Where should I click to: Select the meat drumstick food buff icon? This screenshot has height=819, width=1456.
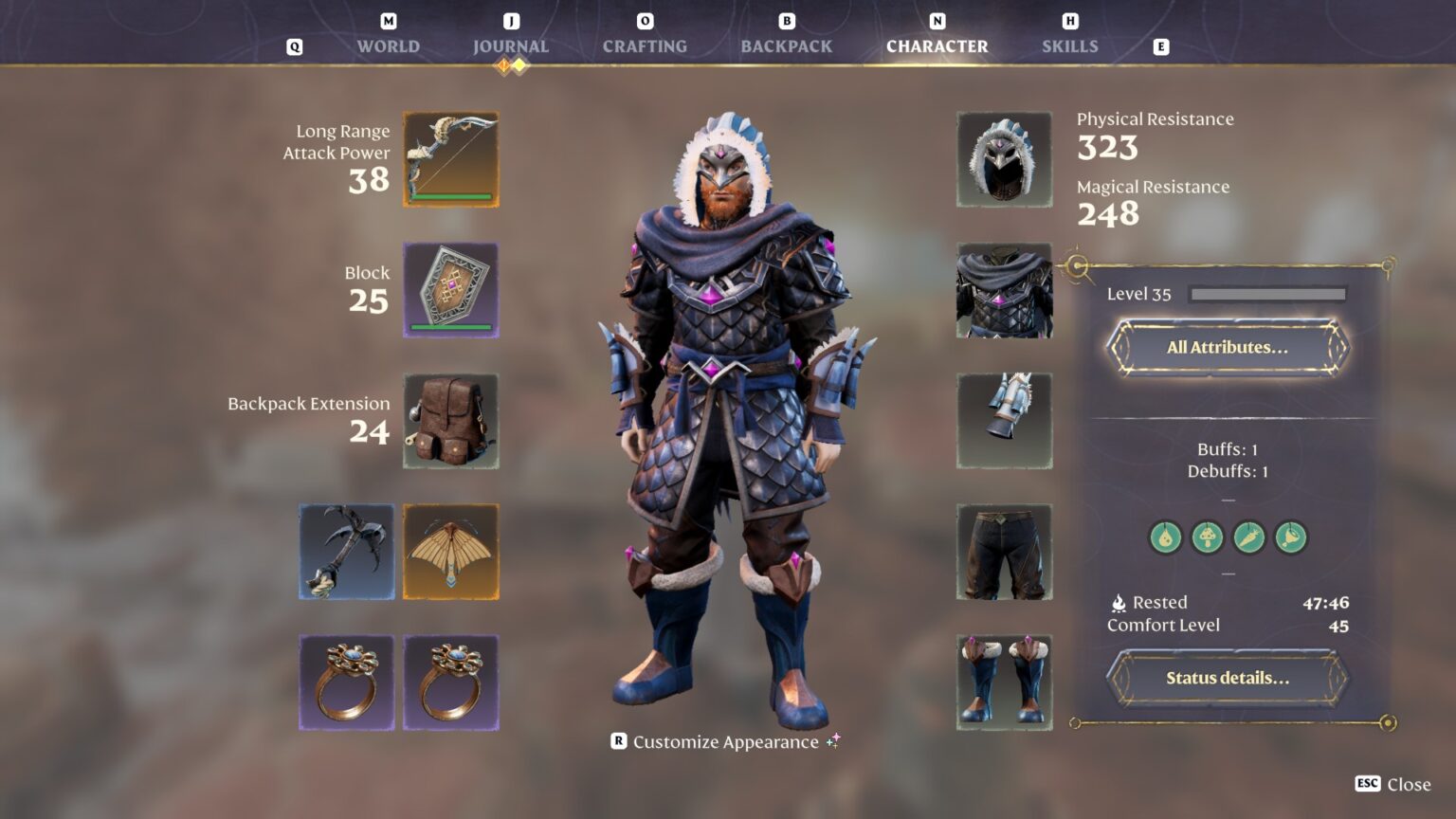click(x=1290, y=537)
